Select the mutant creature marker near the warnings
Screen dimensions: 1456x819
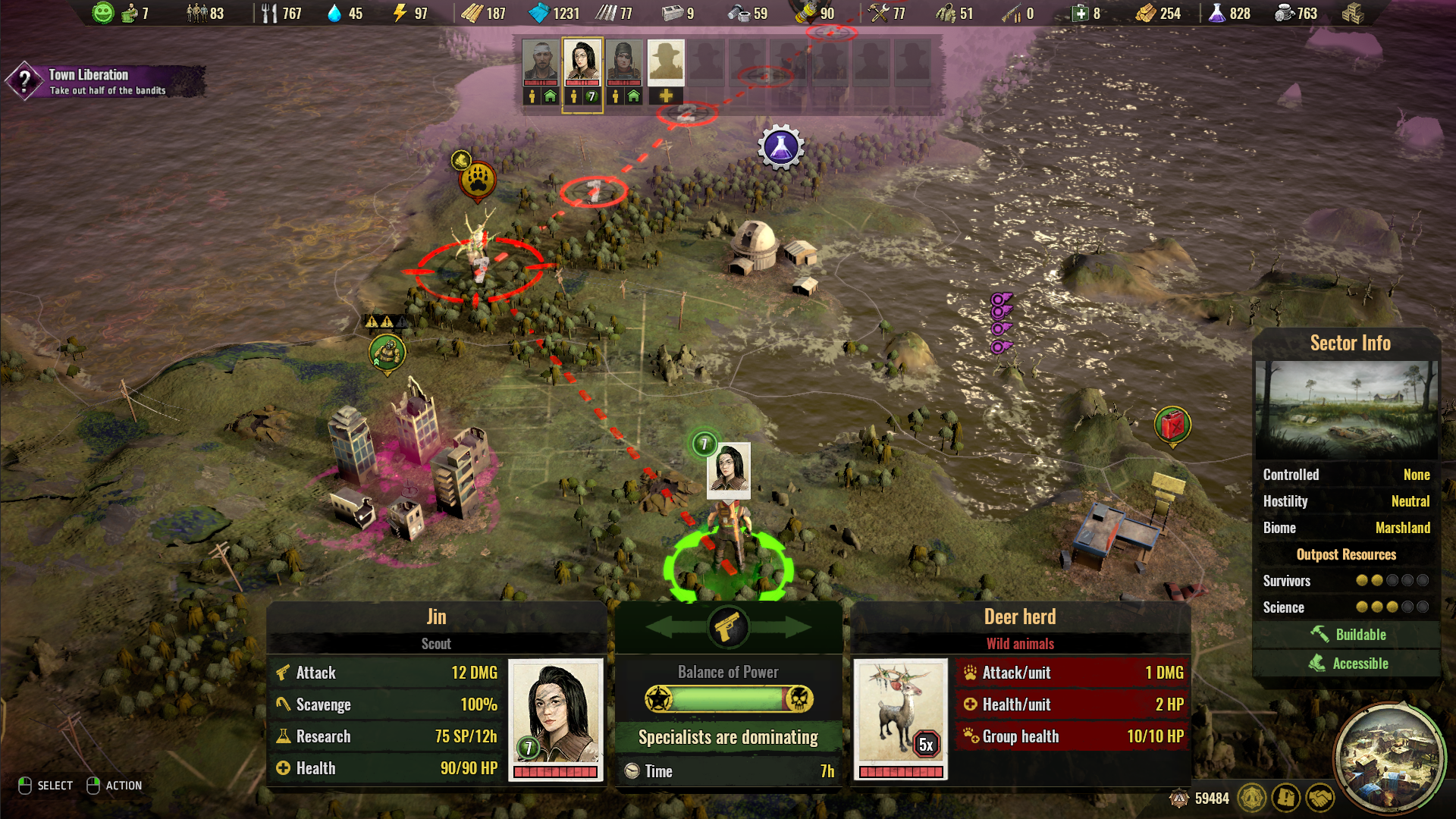(388, 351)
